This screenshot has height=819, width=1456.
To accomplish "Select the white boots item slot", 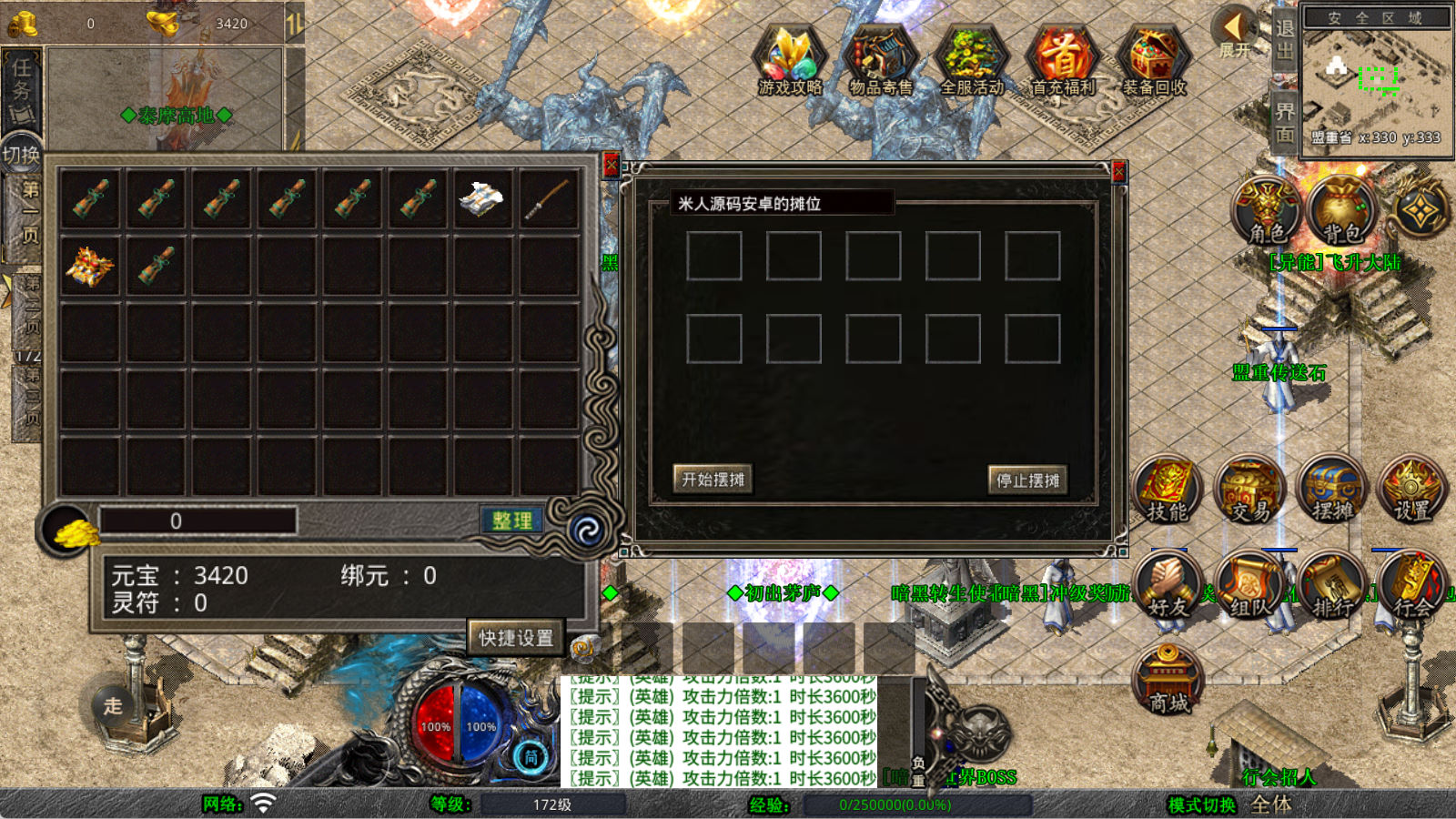I will (x=482, y=198).
